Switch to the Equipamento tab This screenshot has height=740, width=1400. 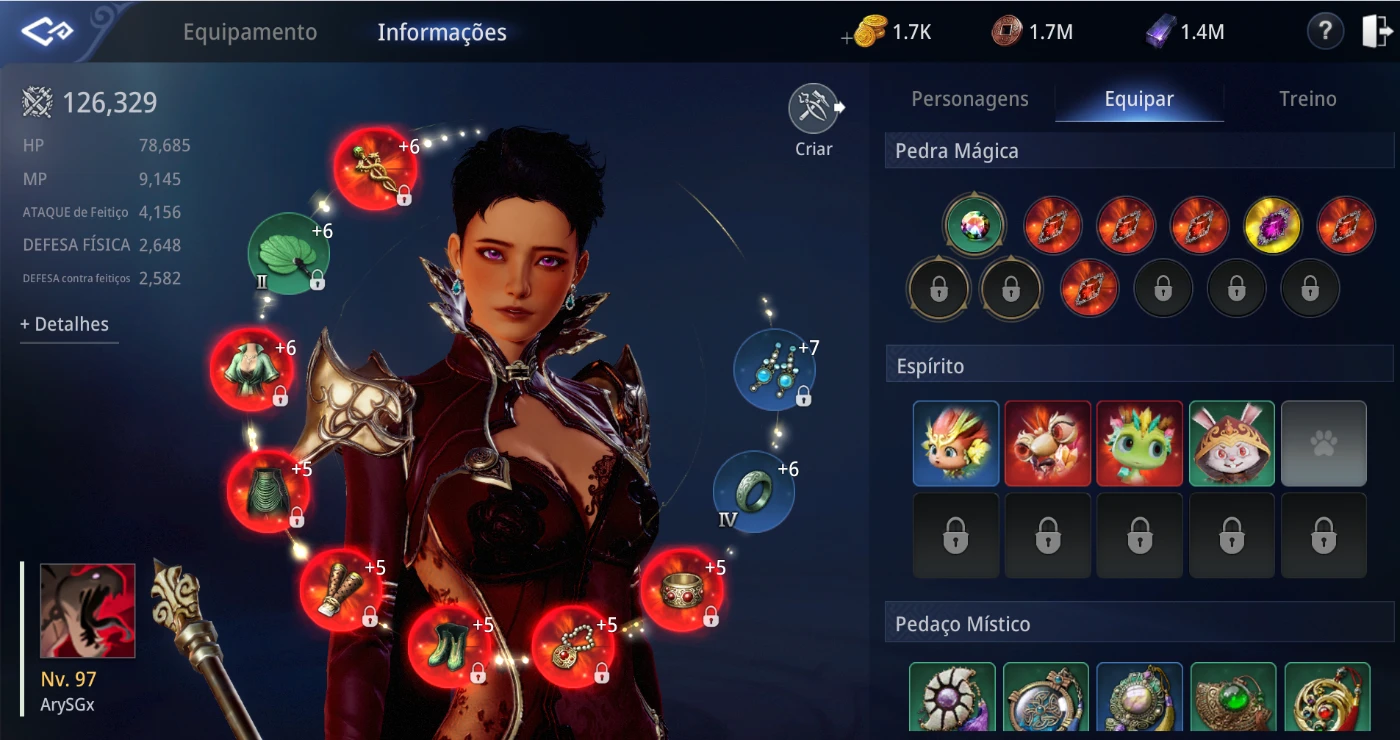(x=249, y=32)
